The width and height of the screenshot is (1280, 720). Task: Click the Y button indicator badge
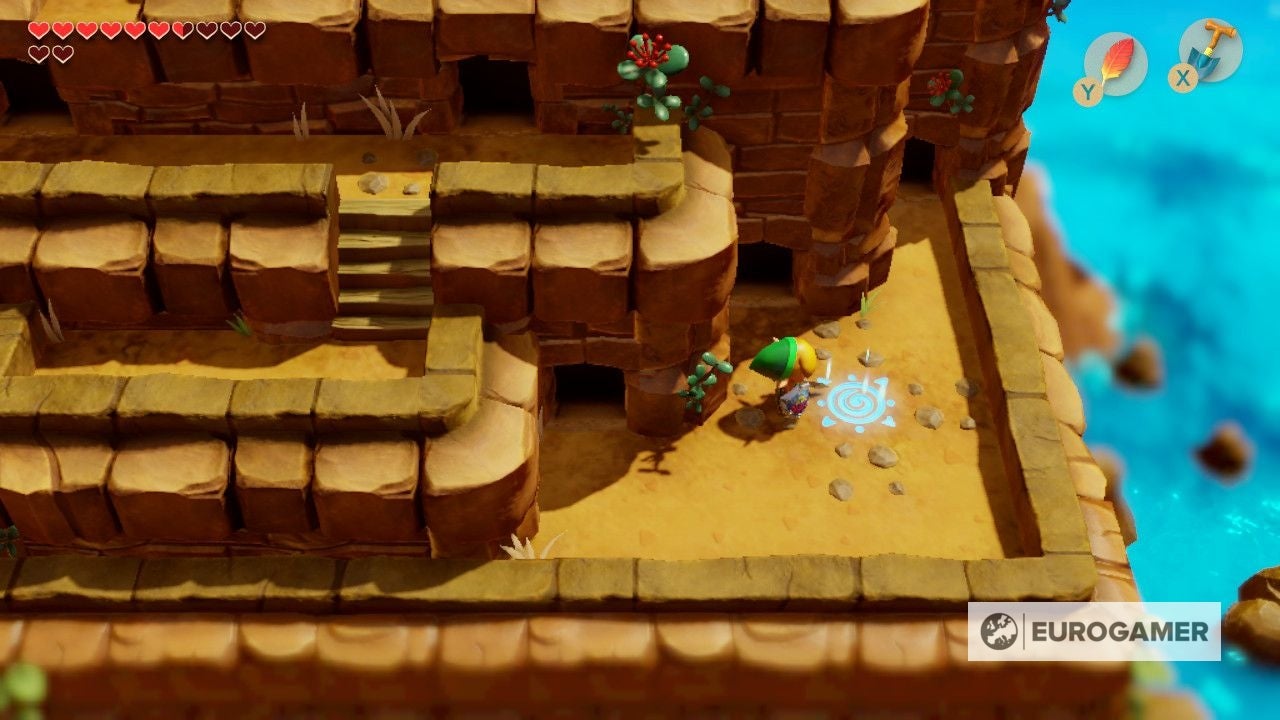(1086, 88)
